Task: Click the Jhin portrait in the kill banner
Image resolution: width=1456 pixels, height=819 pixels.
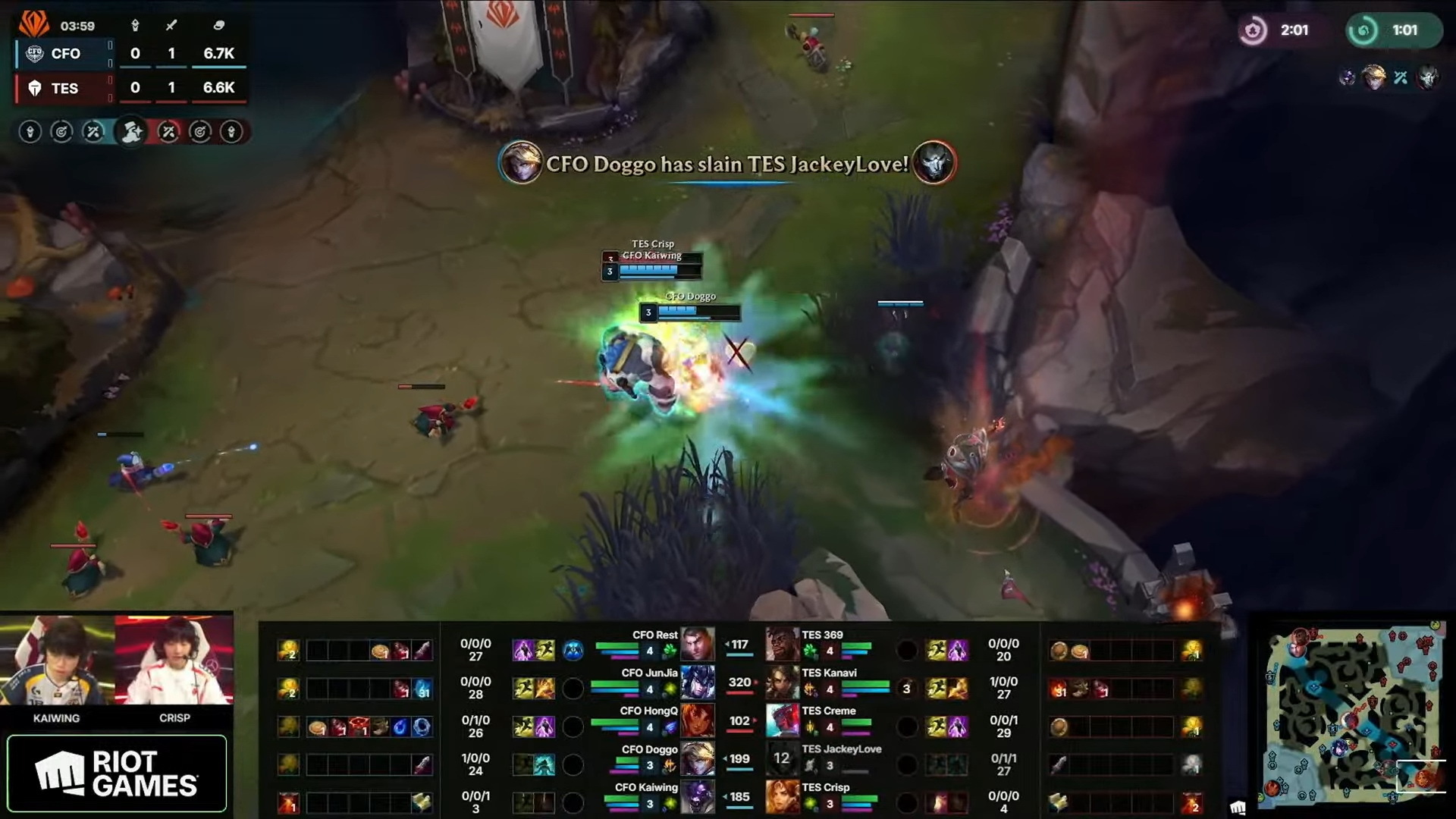Action: point(935,162)
